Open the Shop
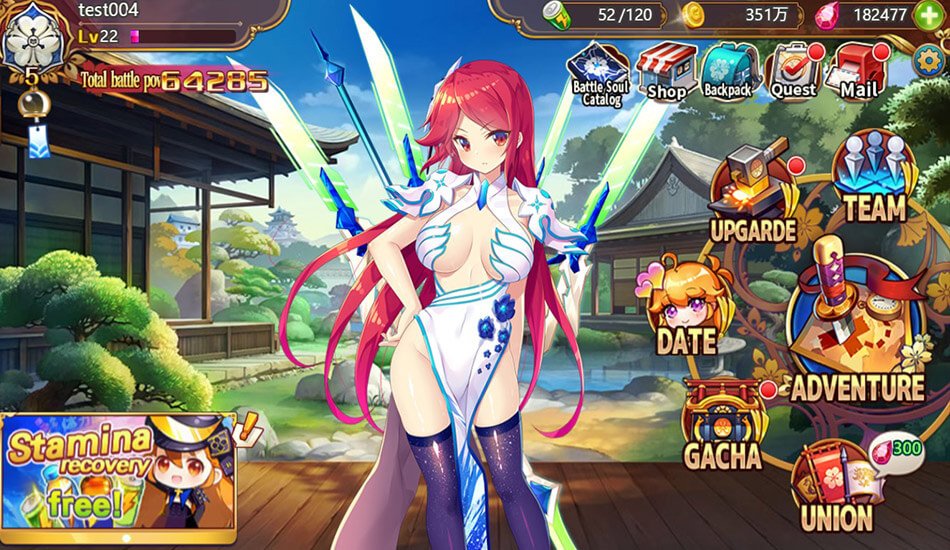Image resolution: width=950 pixels, height=550 pixels. point(665,72)
